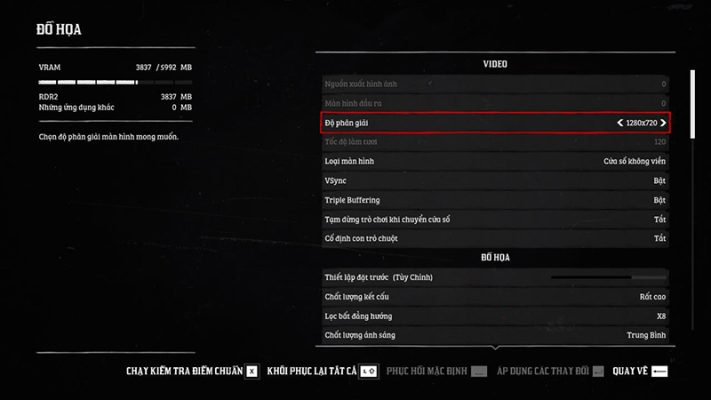This screenshot has height=400, width=711.
Task: Toggle the VSync setting
Action: (x=494, y=180)
